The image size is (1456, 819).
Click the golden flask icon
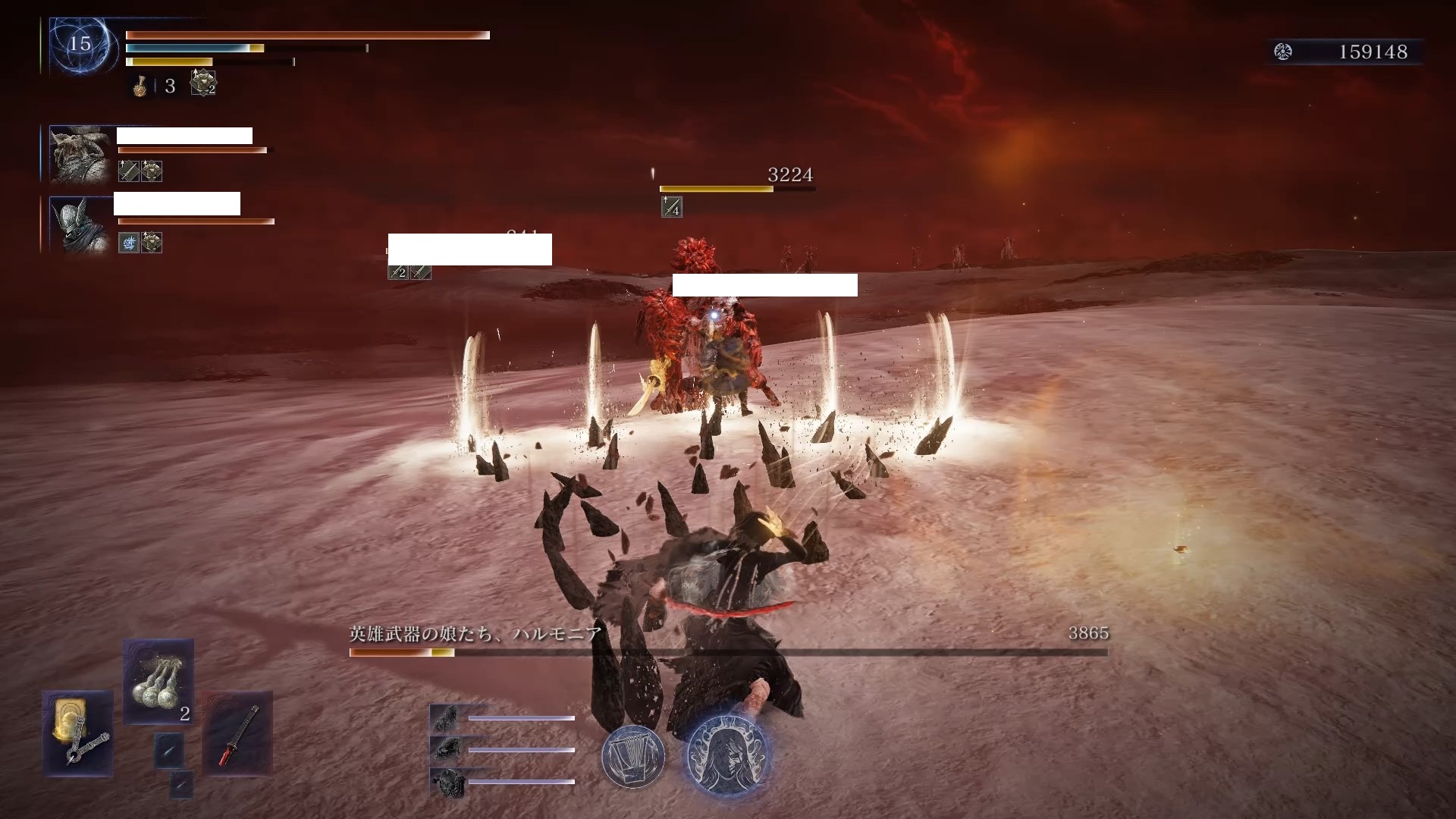click(x=140, y=86)
